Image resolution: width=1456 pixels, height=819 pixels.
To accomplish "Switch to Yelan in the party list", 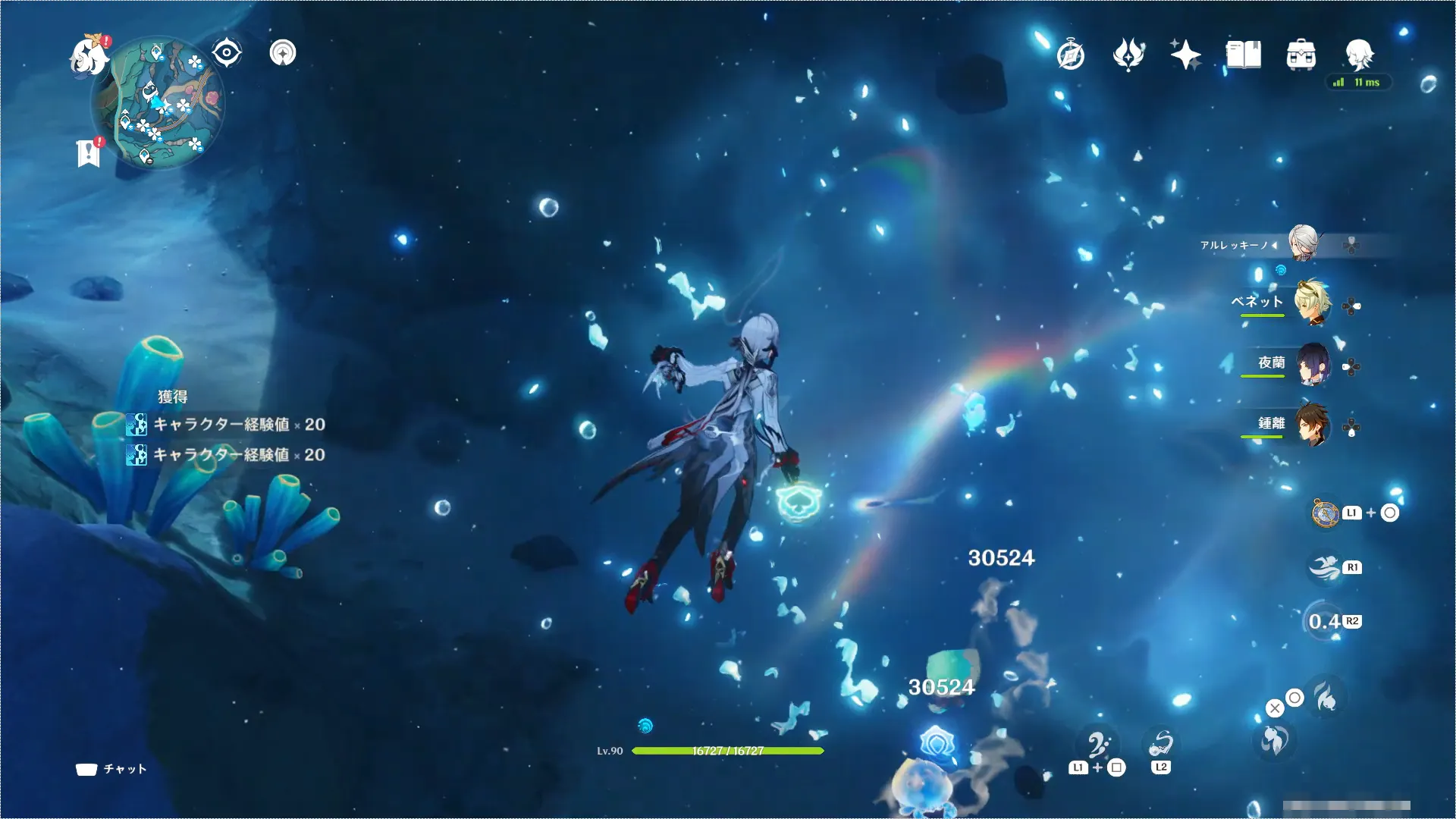I will pos(1313,365).
